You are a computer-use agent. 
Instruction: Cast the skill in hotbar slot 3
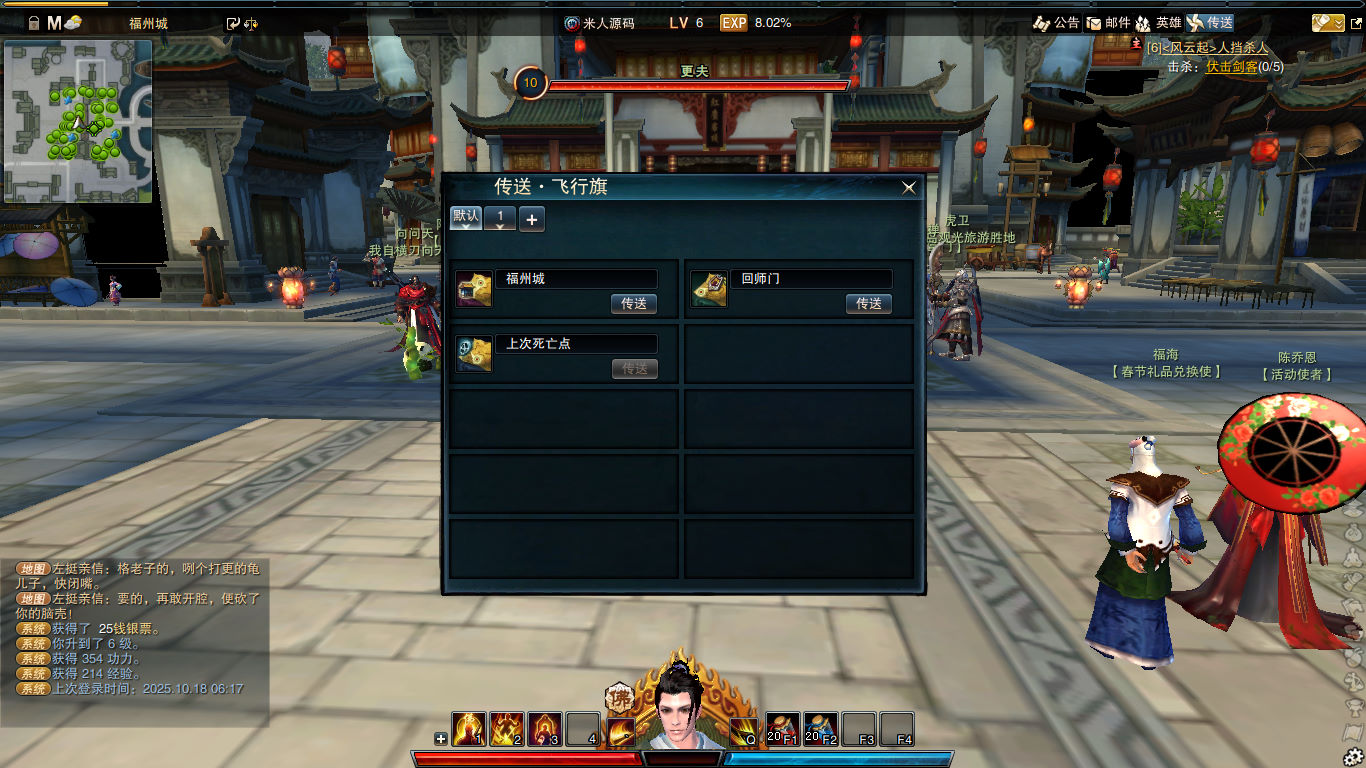coord(545,729)
